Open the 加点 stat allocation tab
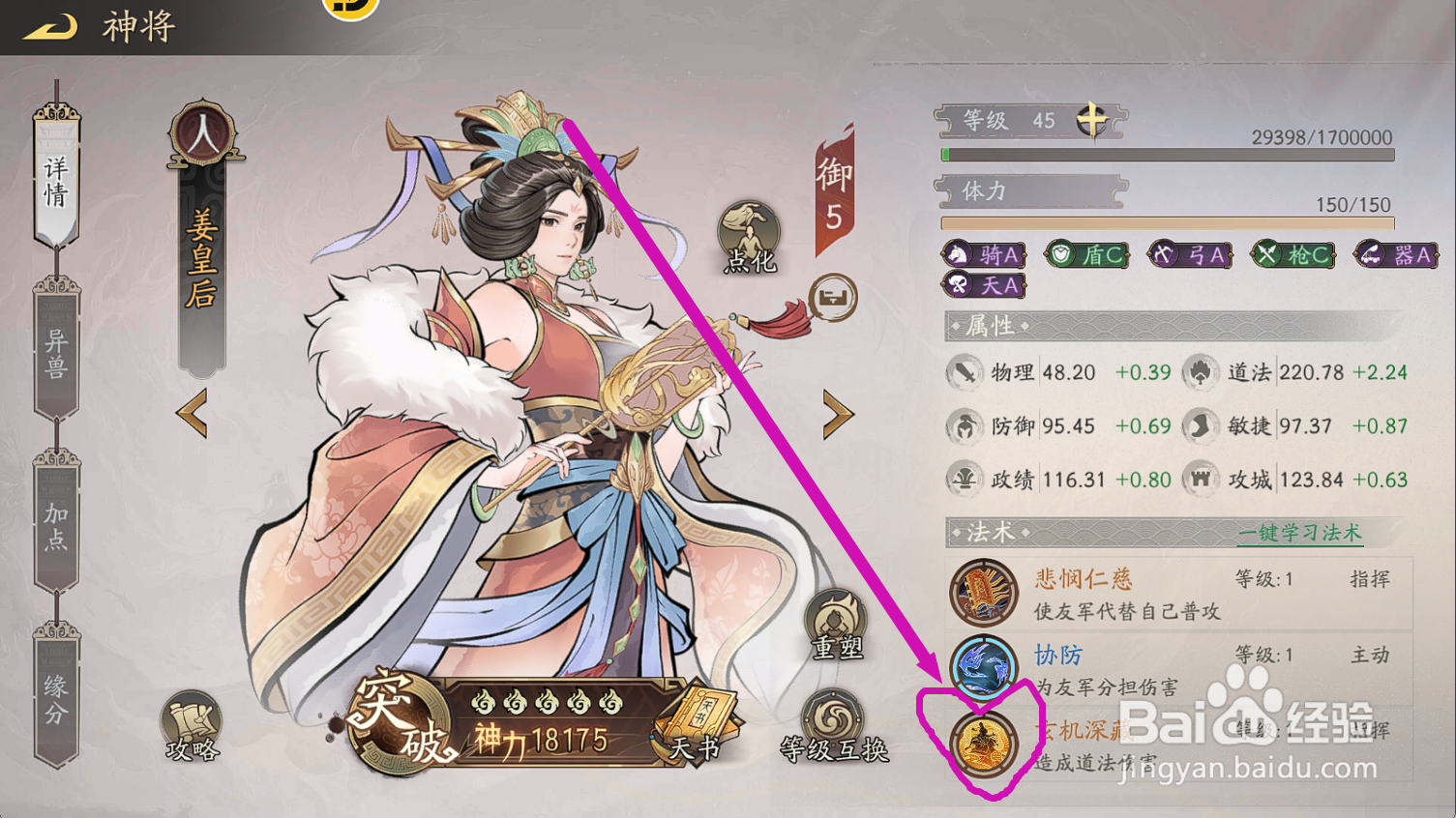The width and height of the screenshot is (1456, 818). 55,527
